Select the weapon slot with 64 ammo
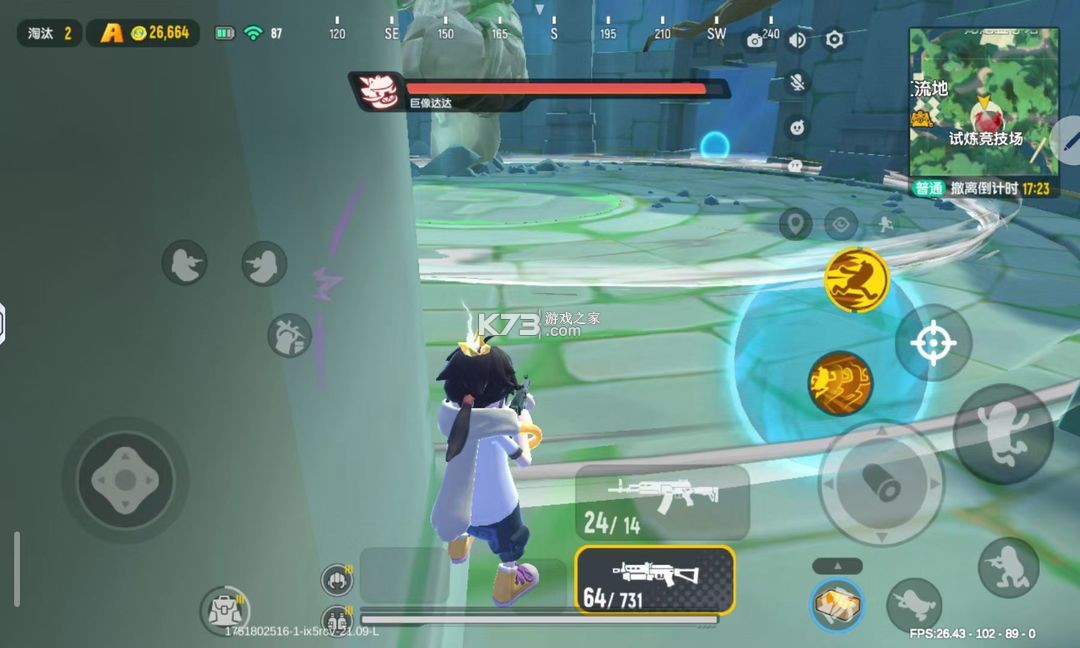Viewport: 1080px width, 648px height. click(655, 580)
